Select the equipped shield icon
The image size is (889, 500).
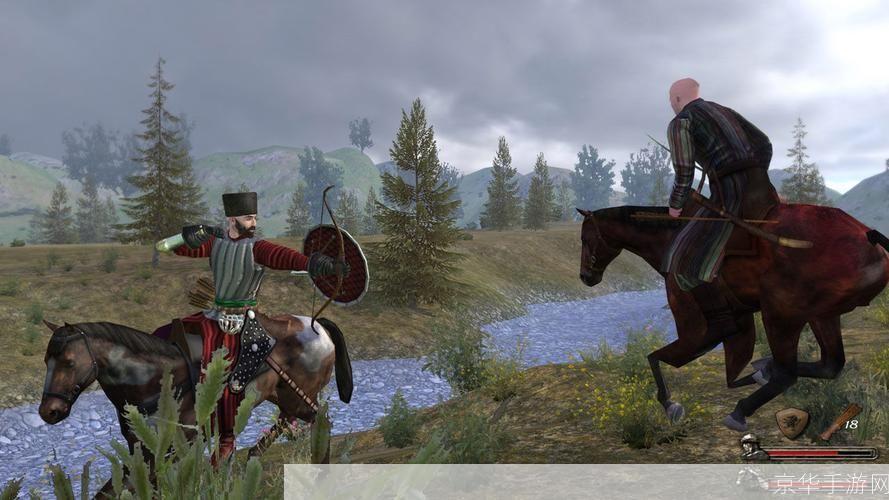tap(792, 423)
